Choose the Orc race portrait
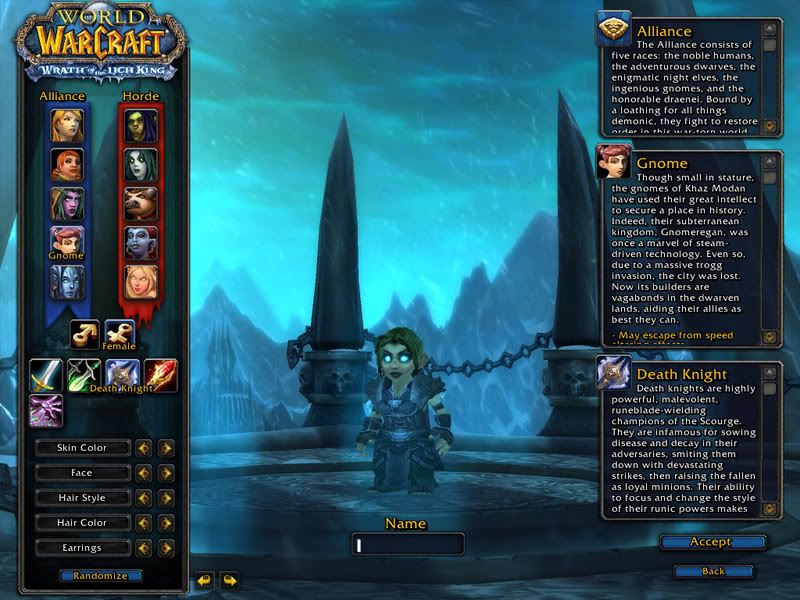Viewport: 800px width, 600px height. 140,126
